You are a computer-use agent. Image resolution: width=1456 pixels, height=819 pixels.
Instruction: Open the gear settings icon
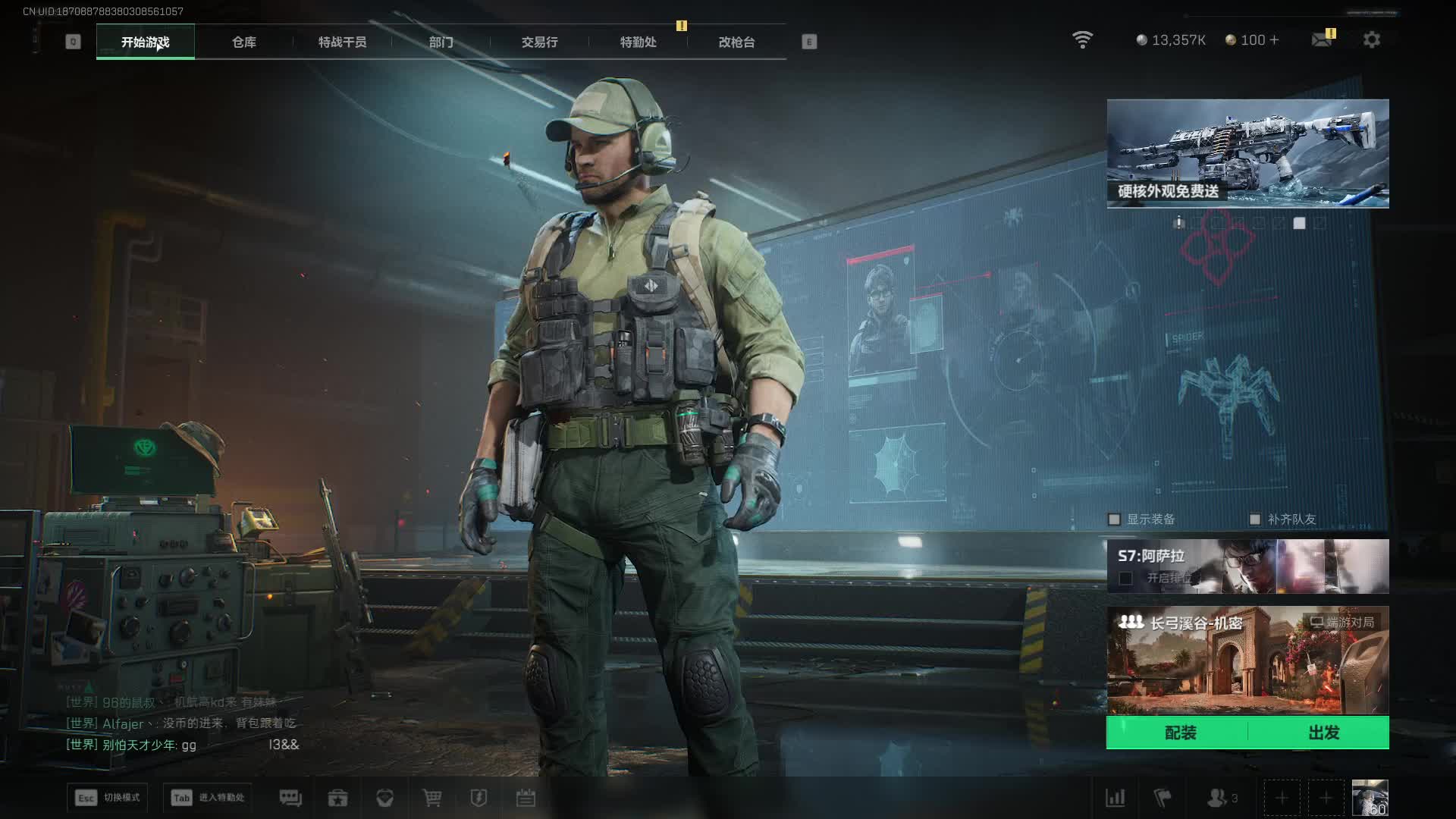click(1371, 39)
